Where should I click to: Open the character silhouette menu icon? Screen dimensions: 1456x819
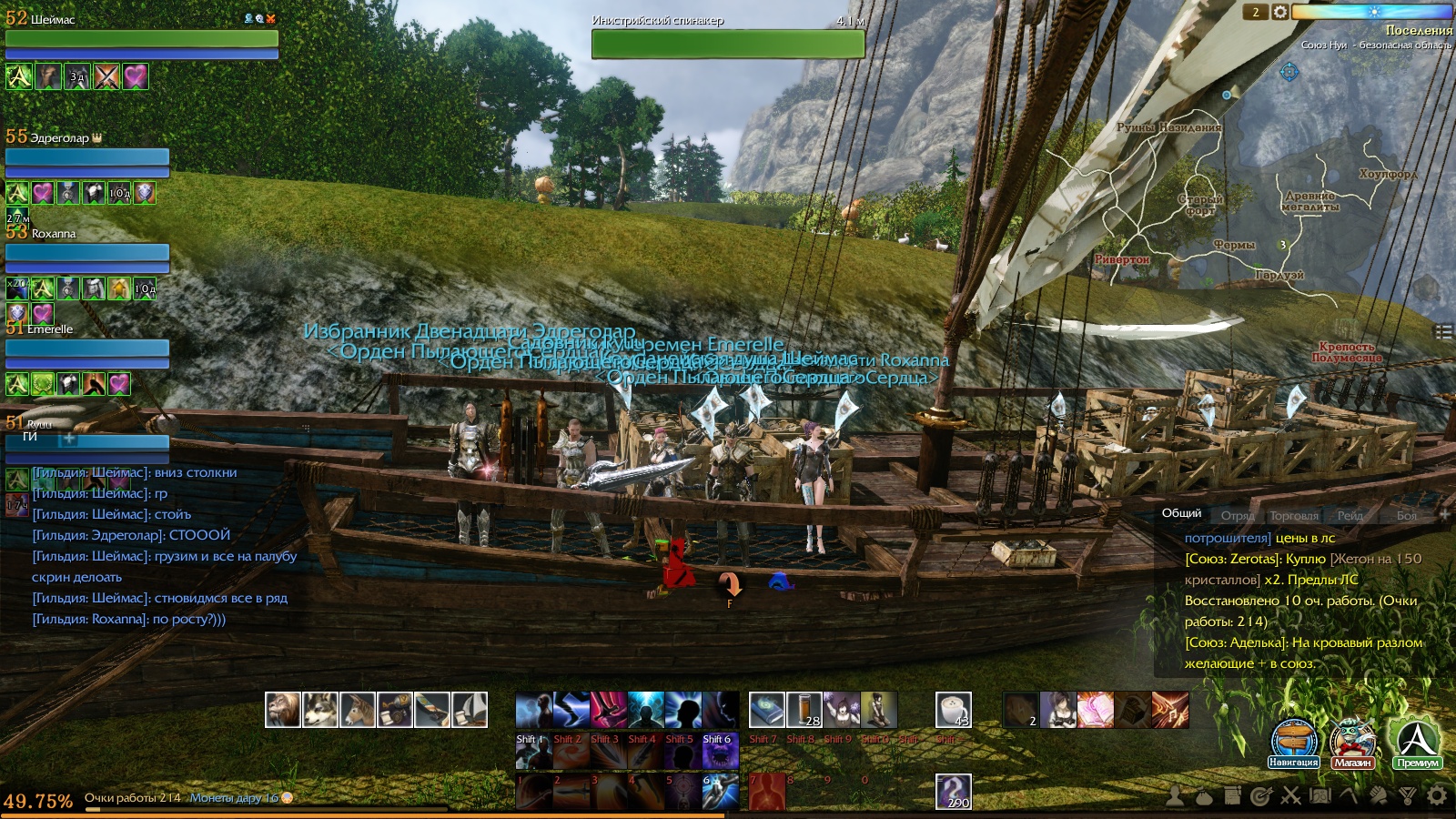(1175, 796)
